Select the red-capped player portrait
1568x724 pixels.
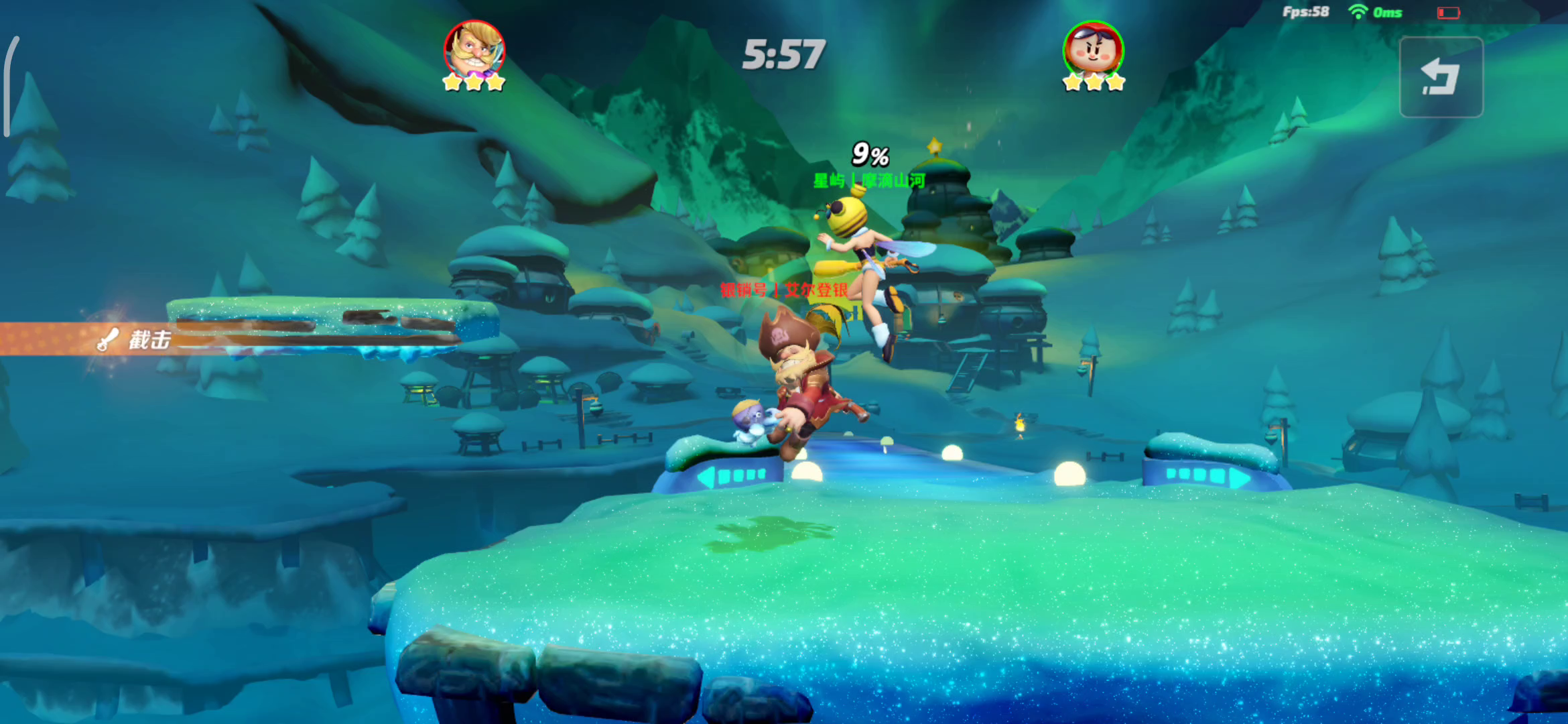coord(1093,50)
